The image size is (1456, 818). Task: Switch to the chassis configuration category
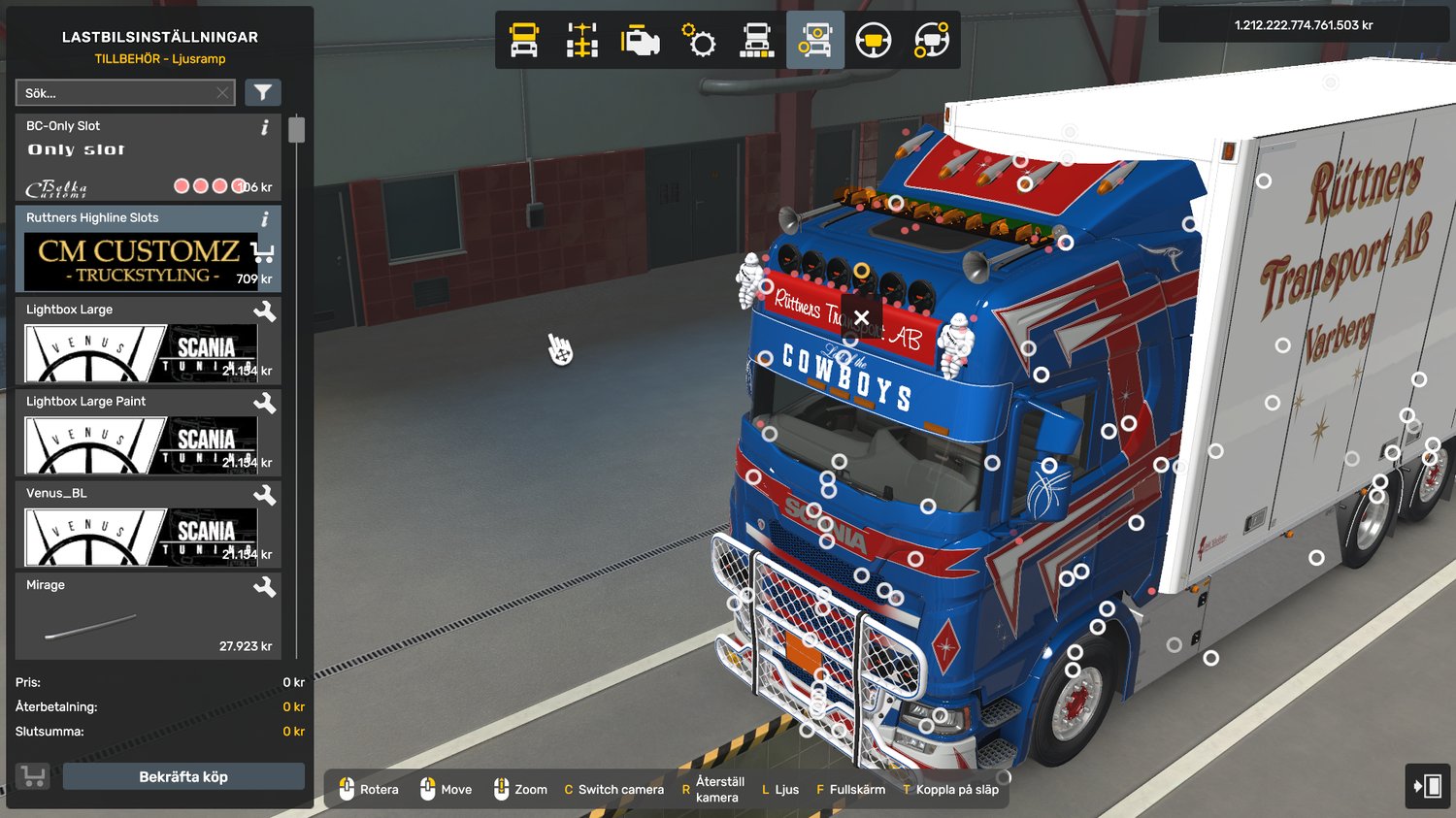pyautogui.click(x=582, y=41)
